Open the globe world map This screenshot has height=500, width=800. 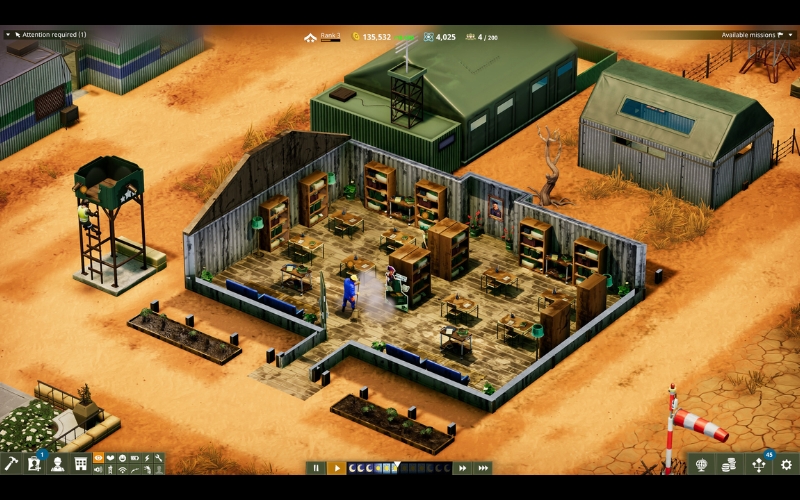tap(702, 464)
